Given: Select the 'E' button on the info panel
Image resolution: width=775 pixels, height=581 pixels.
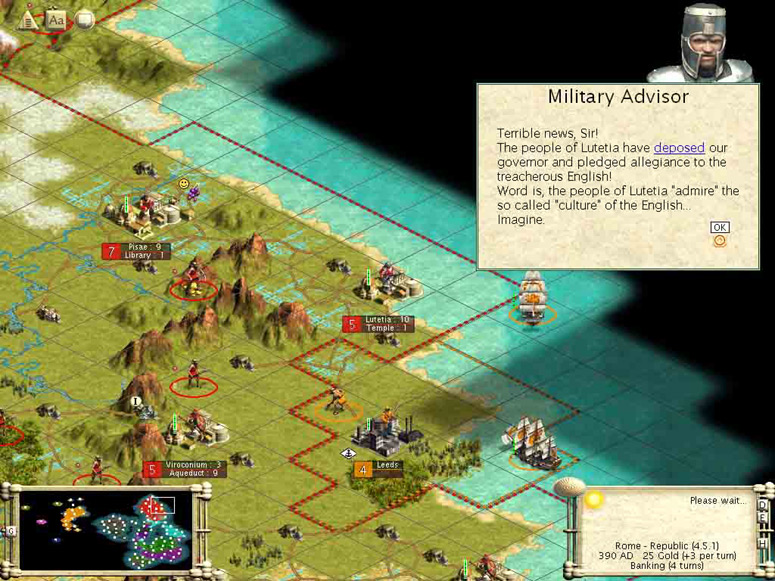Looking at the screenshot, I should point(763,518).
